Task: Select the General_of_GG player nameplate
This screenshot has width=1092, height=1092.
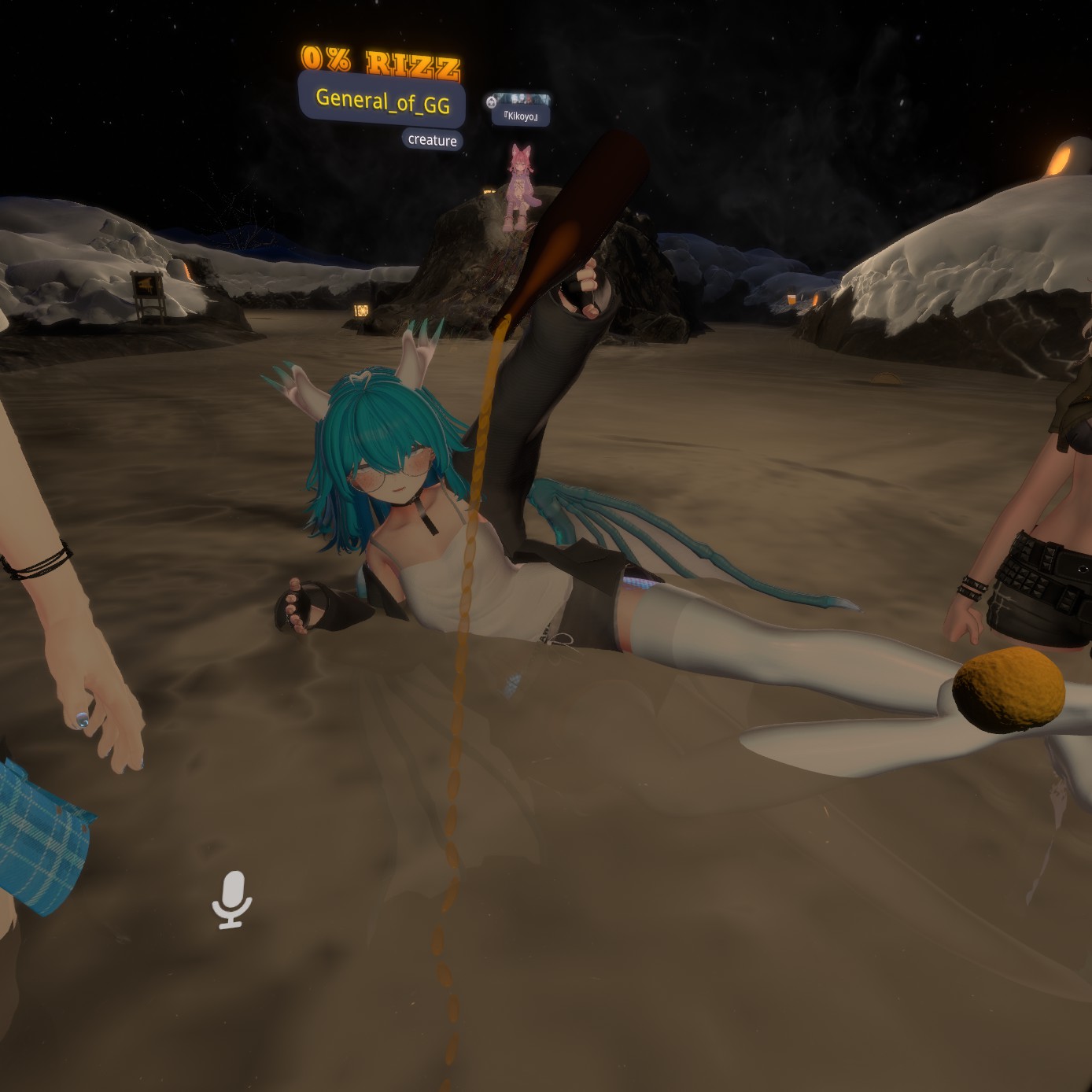Action: click(x=382, y=101)
